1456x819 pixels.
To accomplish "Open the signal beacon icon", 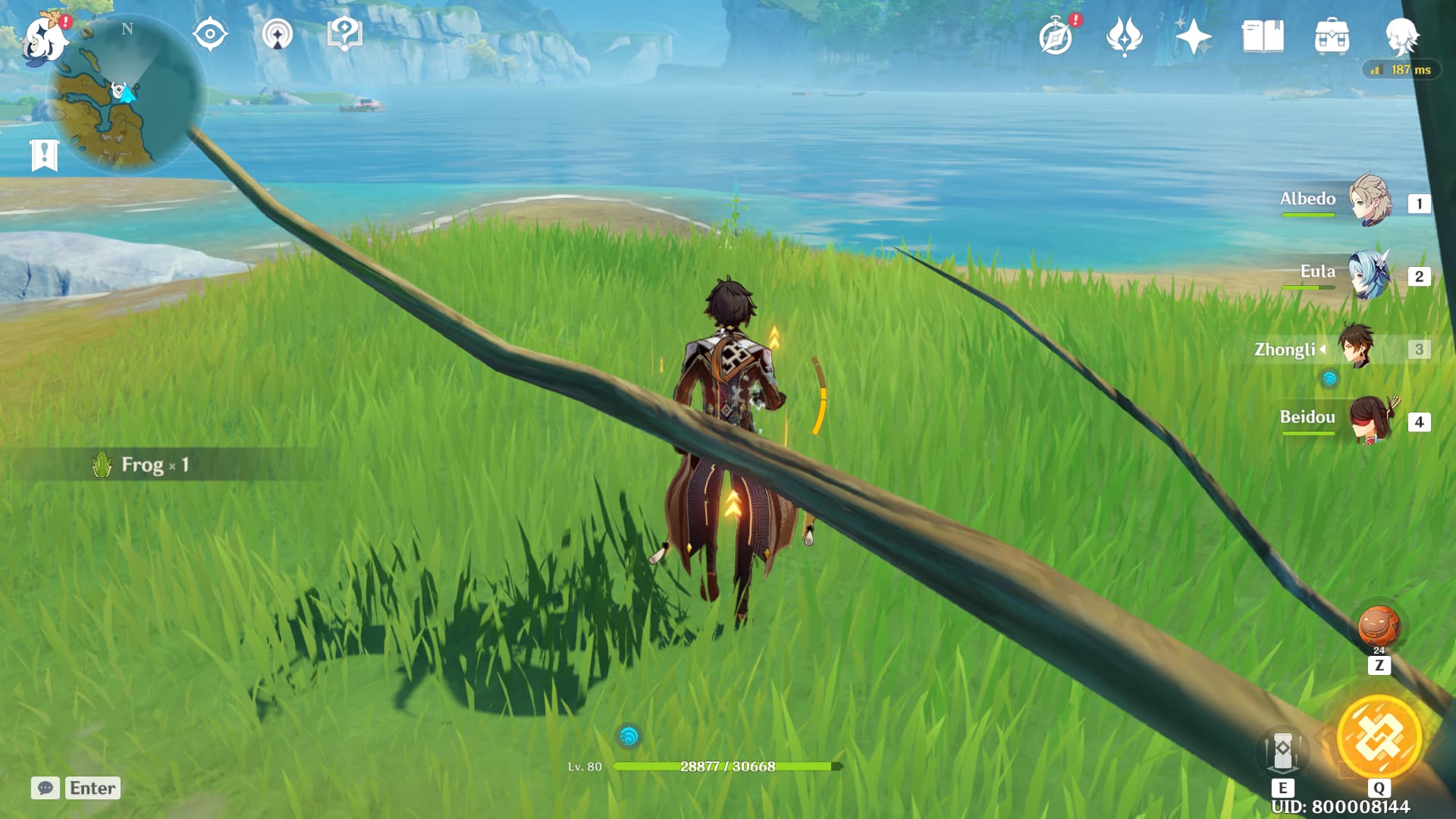I will (278, 35).
